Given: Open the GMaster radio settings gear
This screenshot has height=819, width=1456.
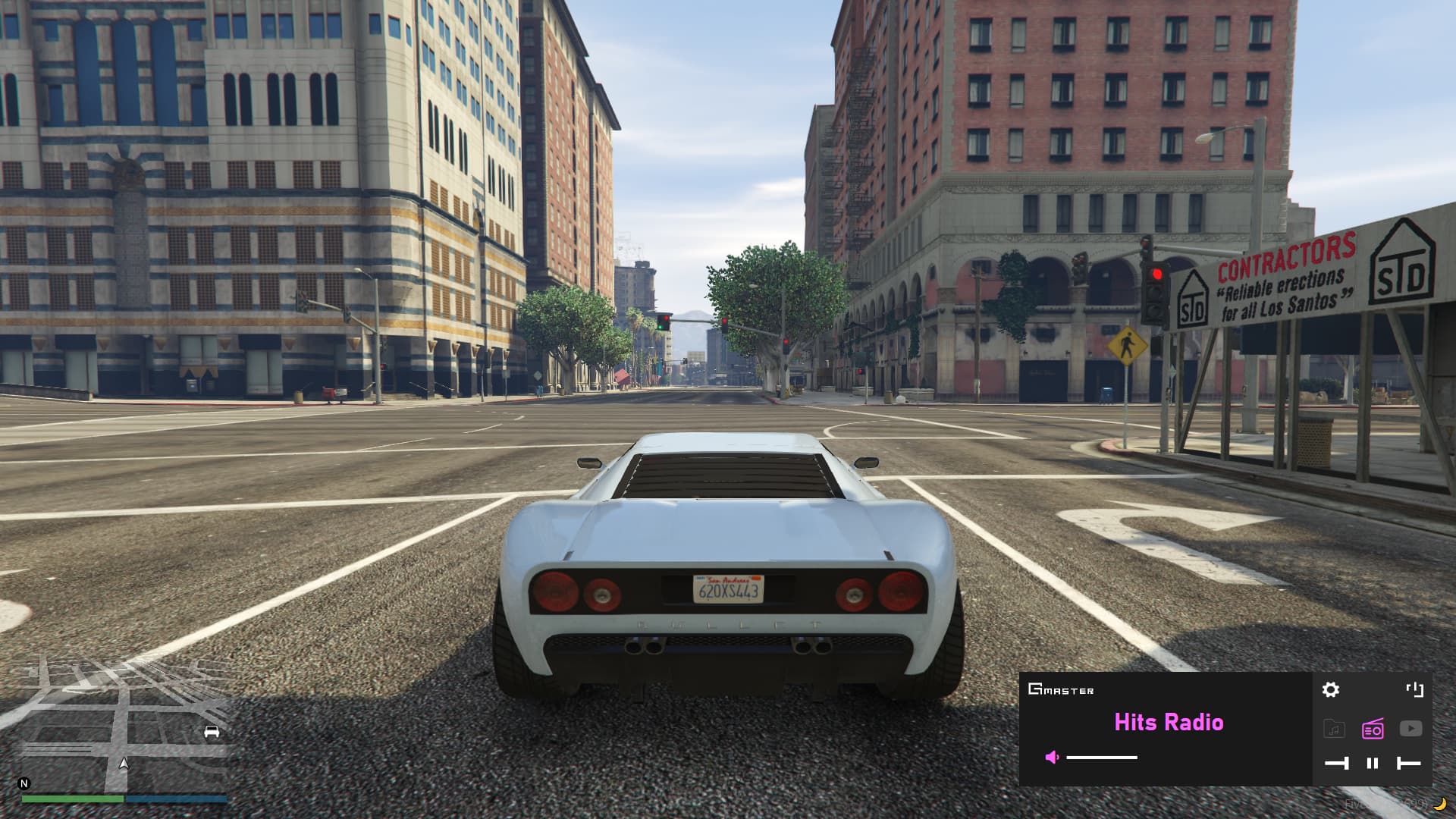Looking at the screenshot, I should (1332, 689).
